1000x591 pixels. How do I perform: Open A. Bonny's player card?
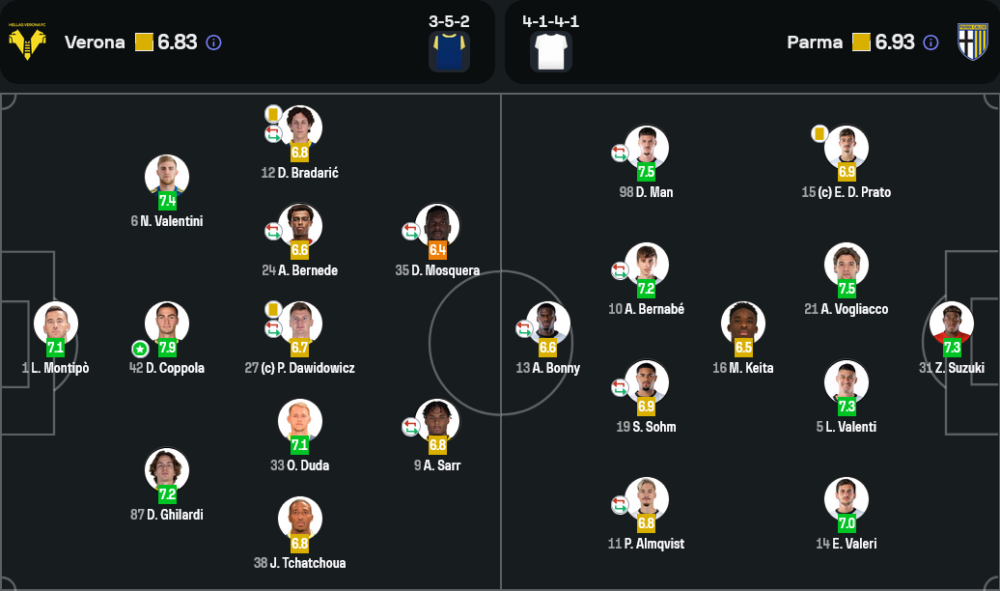548,324
